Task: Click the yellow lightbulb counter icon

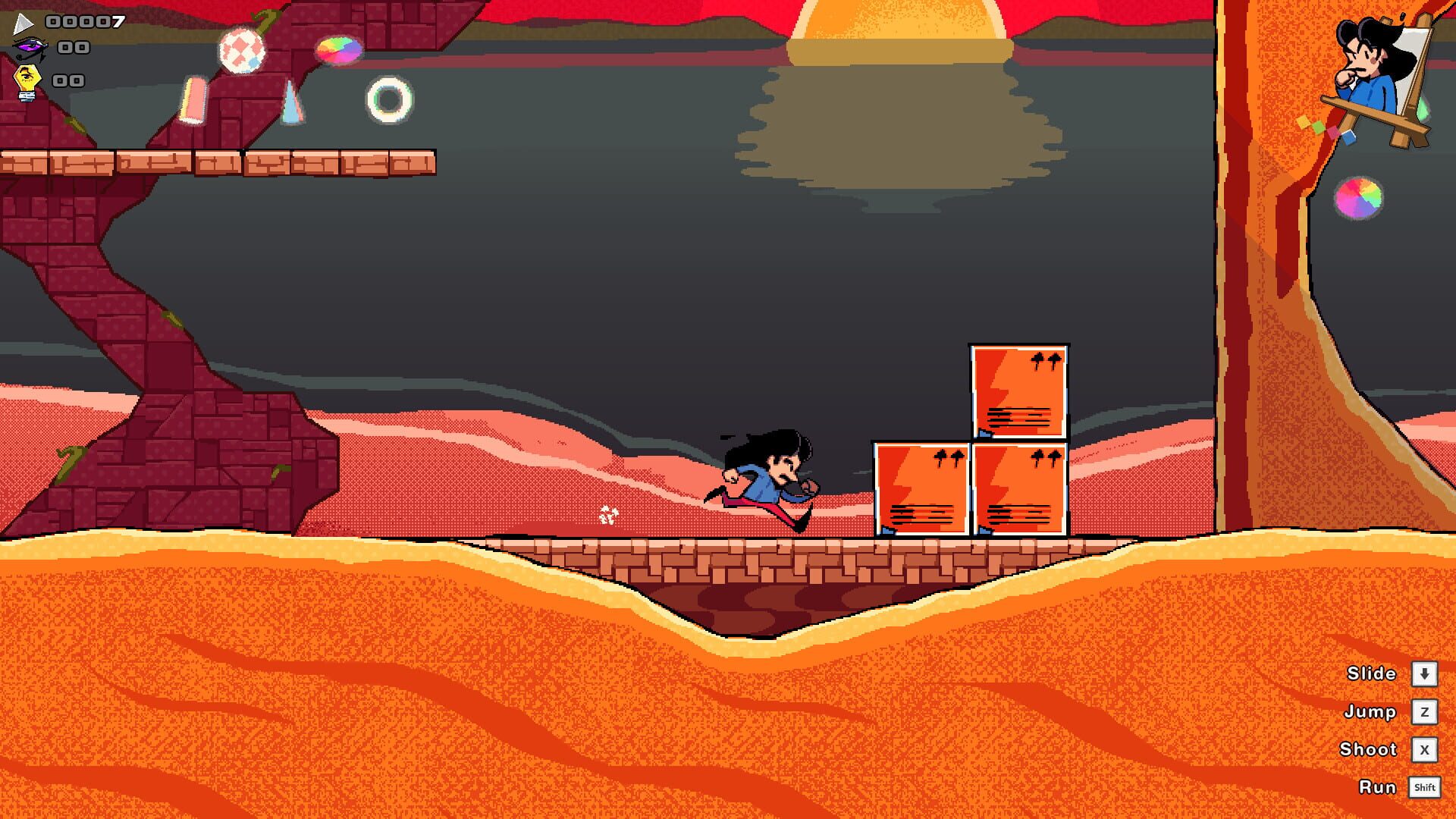Action: (x=29, y=76)
